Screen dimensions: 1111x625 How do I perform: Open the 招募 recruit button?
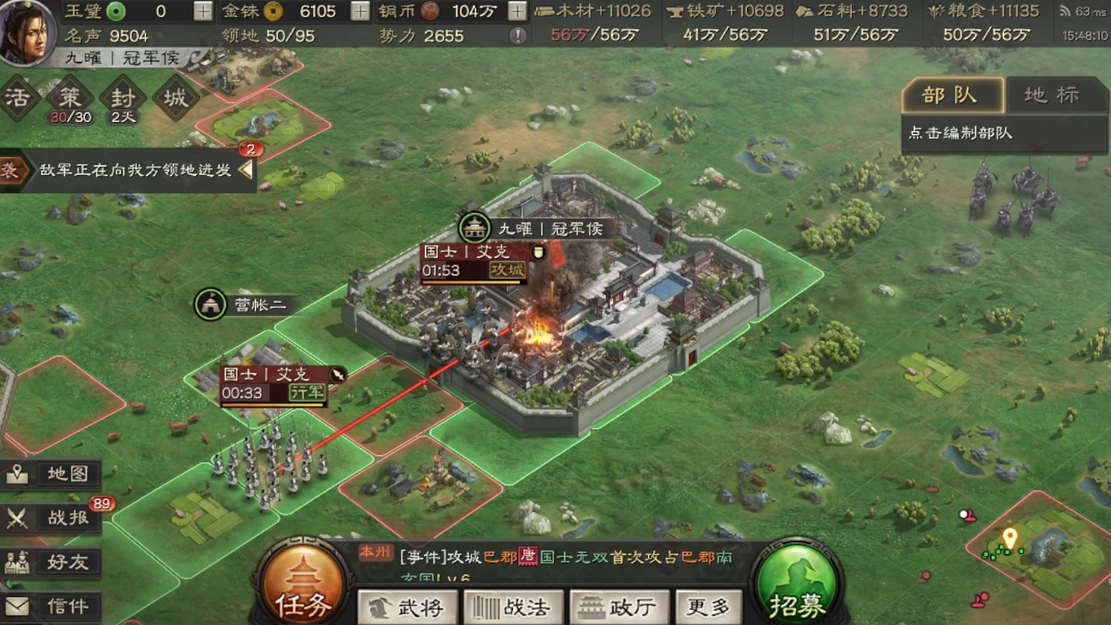[797, 586]
